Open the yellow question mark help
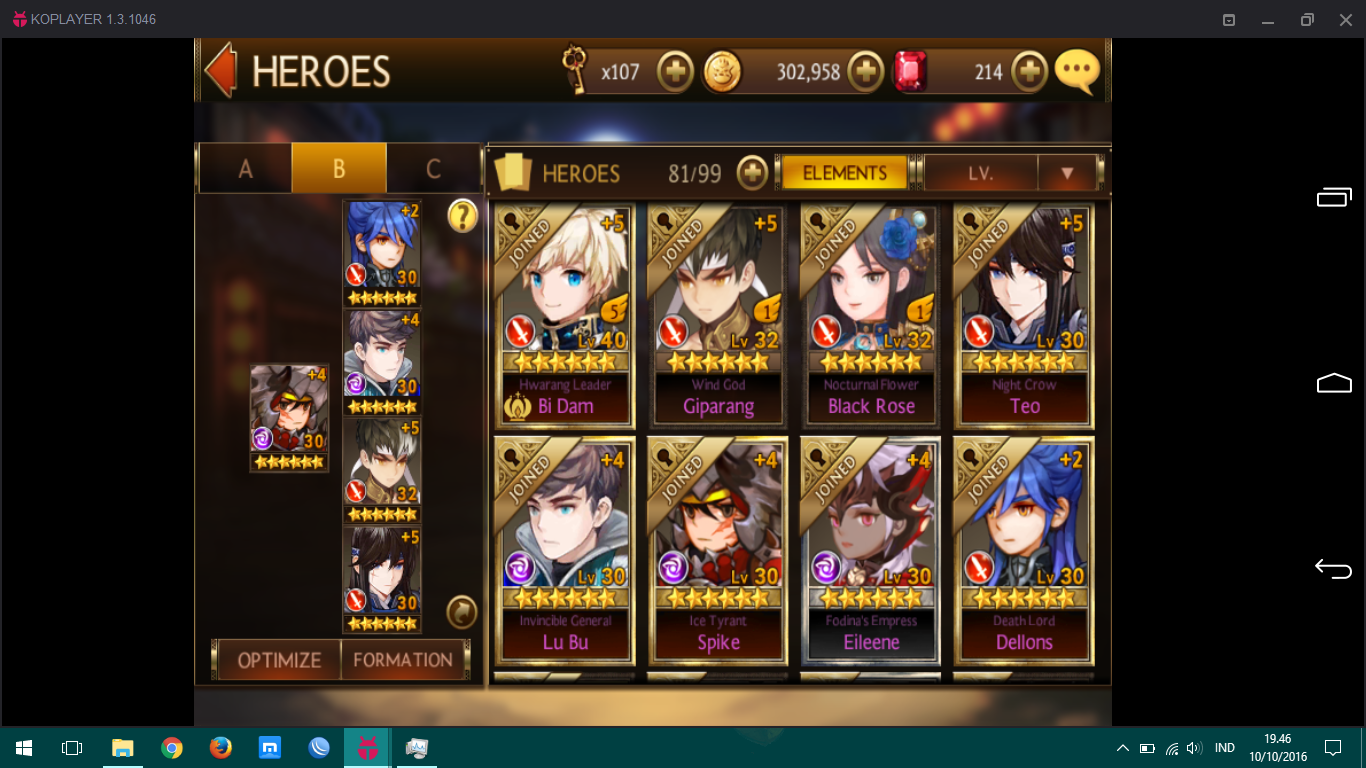This screenshot has width=1366, height=768. point(462,215)
